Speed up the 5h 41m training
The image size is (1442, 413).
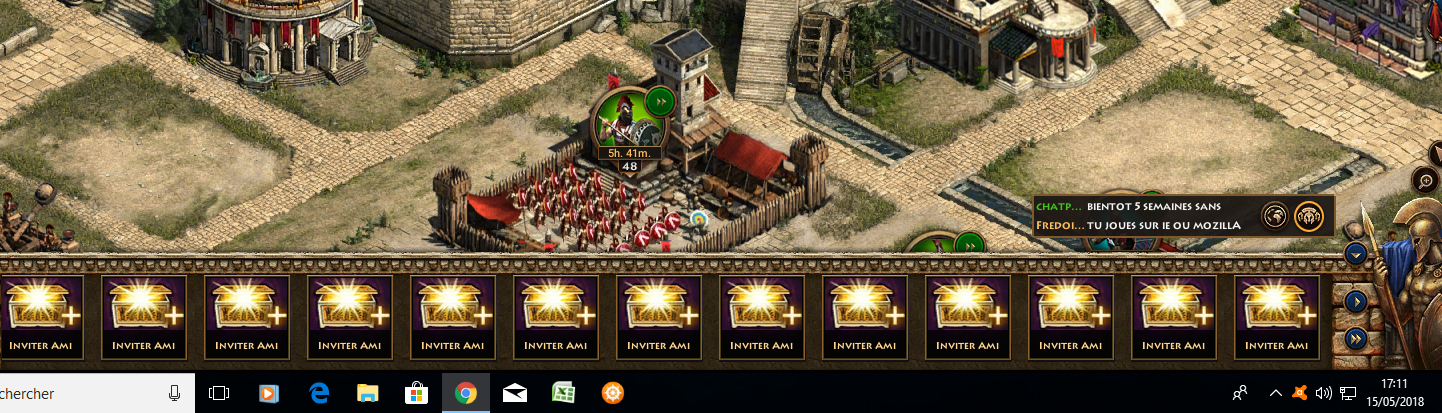(x=660, y=101)
